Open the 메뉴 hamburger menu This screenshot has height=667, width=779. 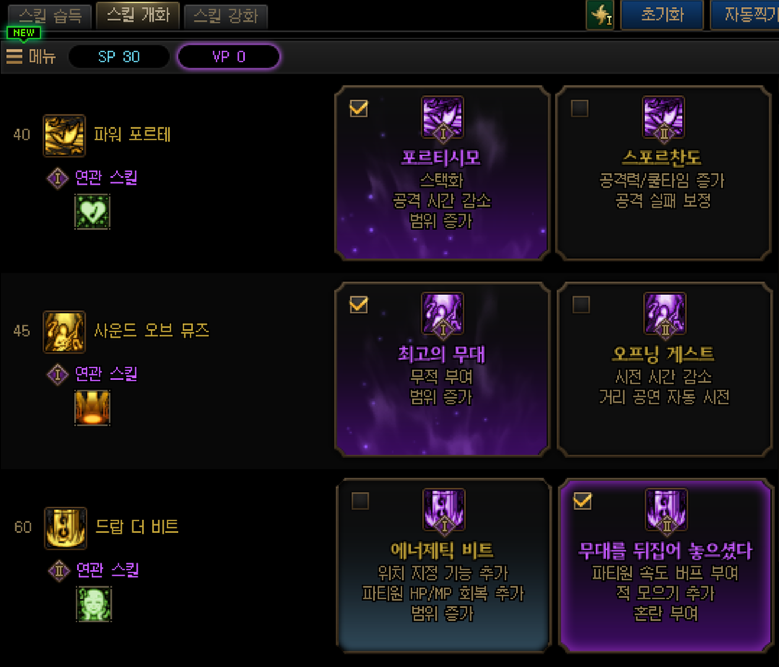point(30,56)
